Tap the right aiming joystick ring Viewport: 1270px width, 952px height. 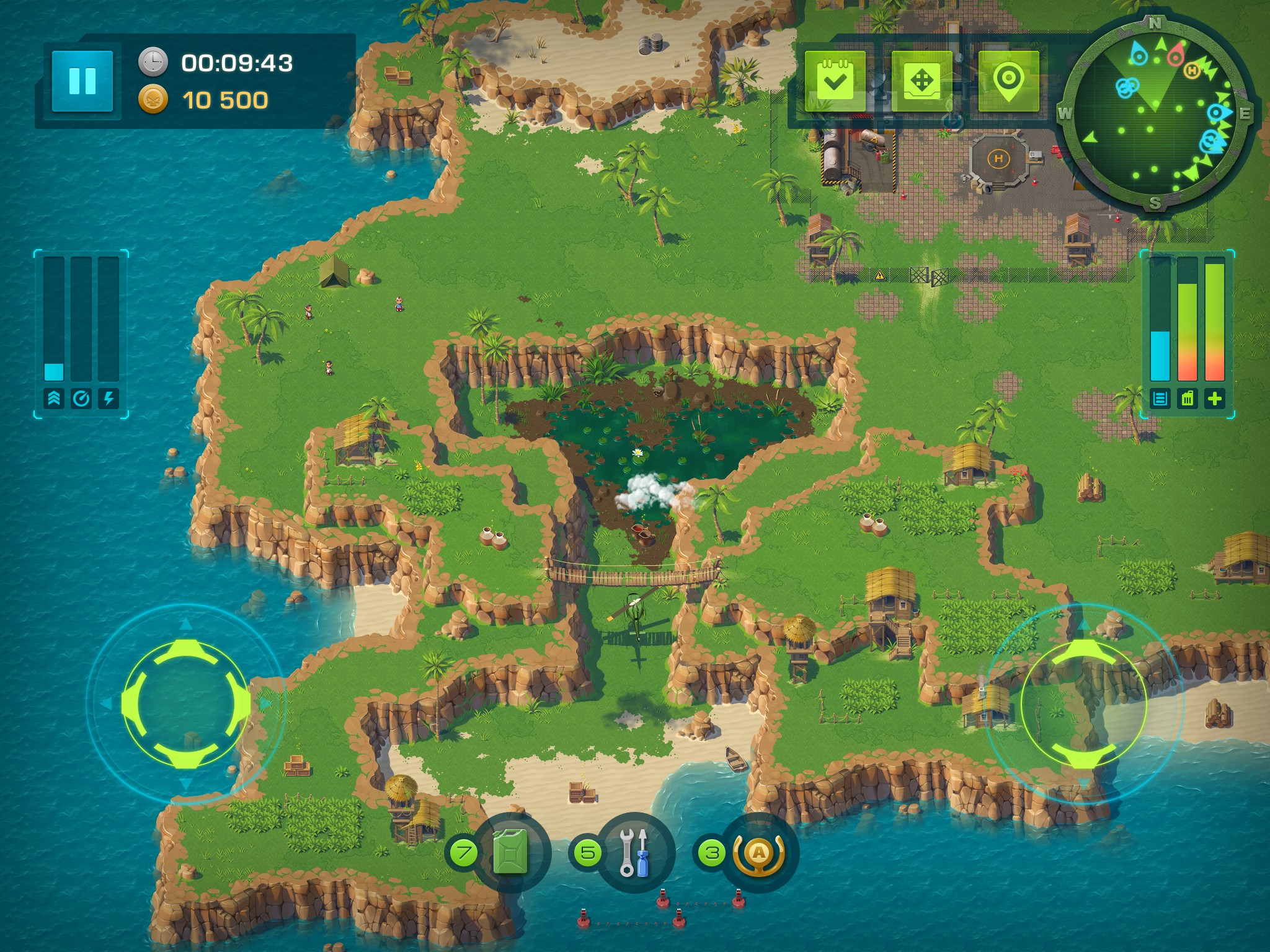(x=1083, y=703)
